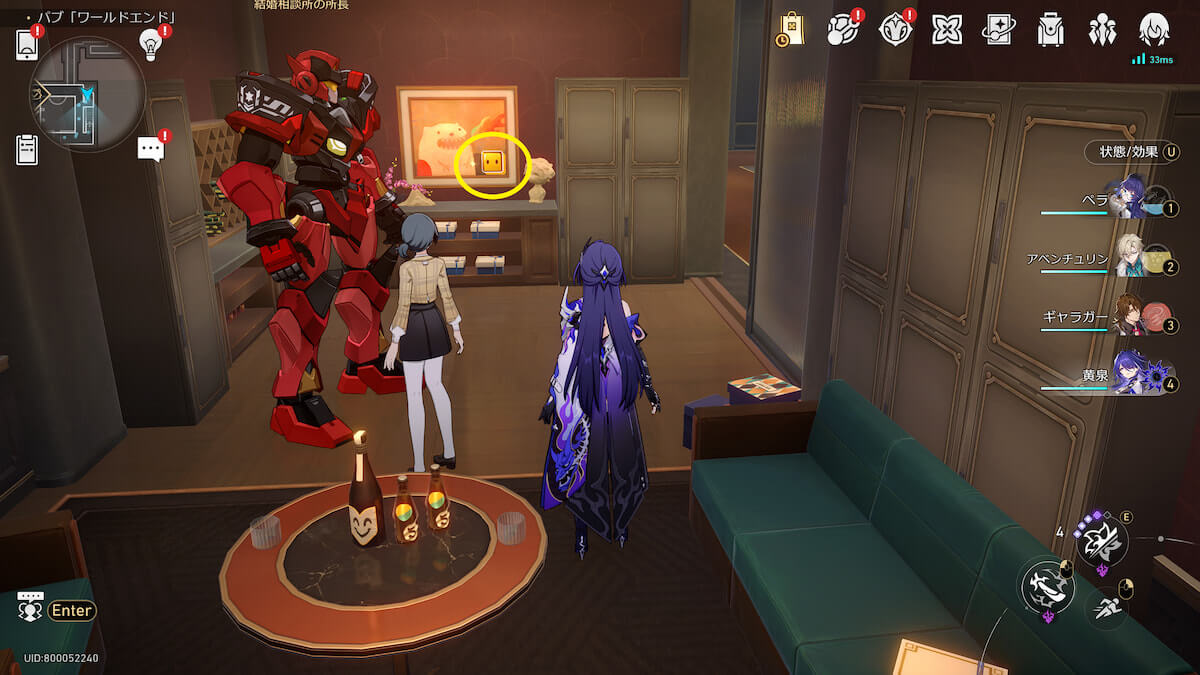
Task: Open the compass guide icon
Action: [895, 30]
